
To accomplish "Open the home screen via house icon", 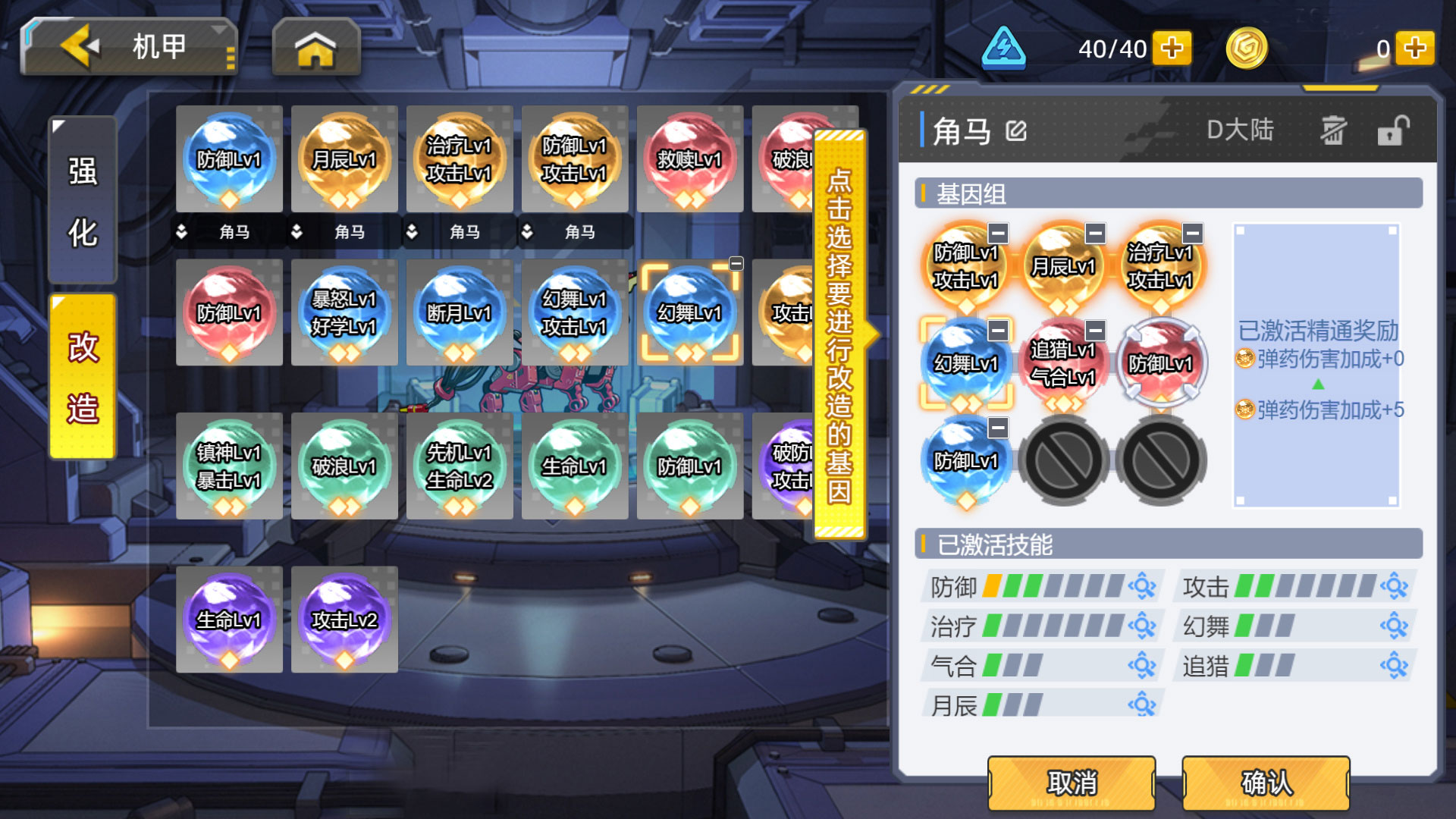I will (x=315, y=49).
